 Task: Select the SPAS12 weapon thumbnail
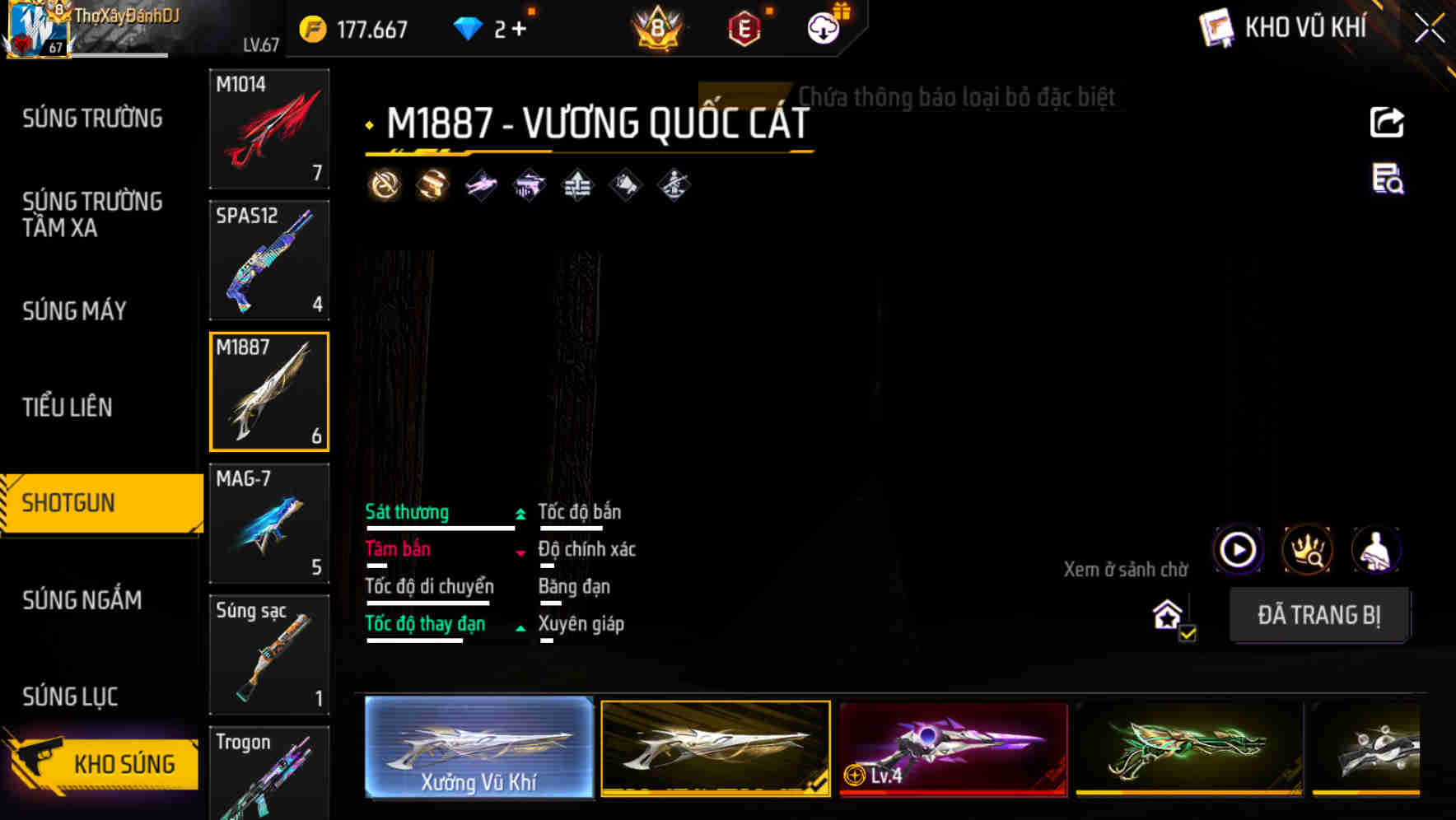point(269,260)
